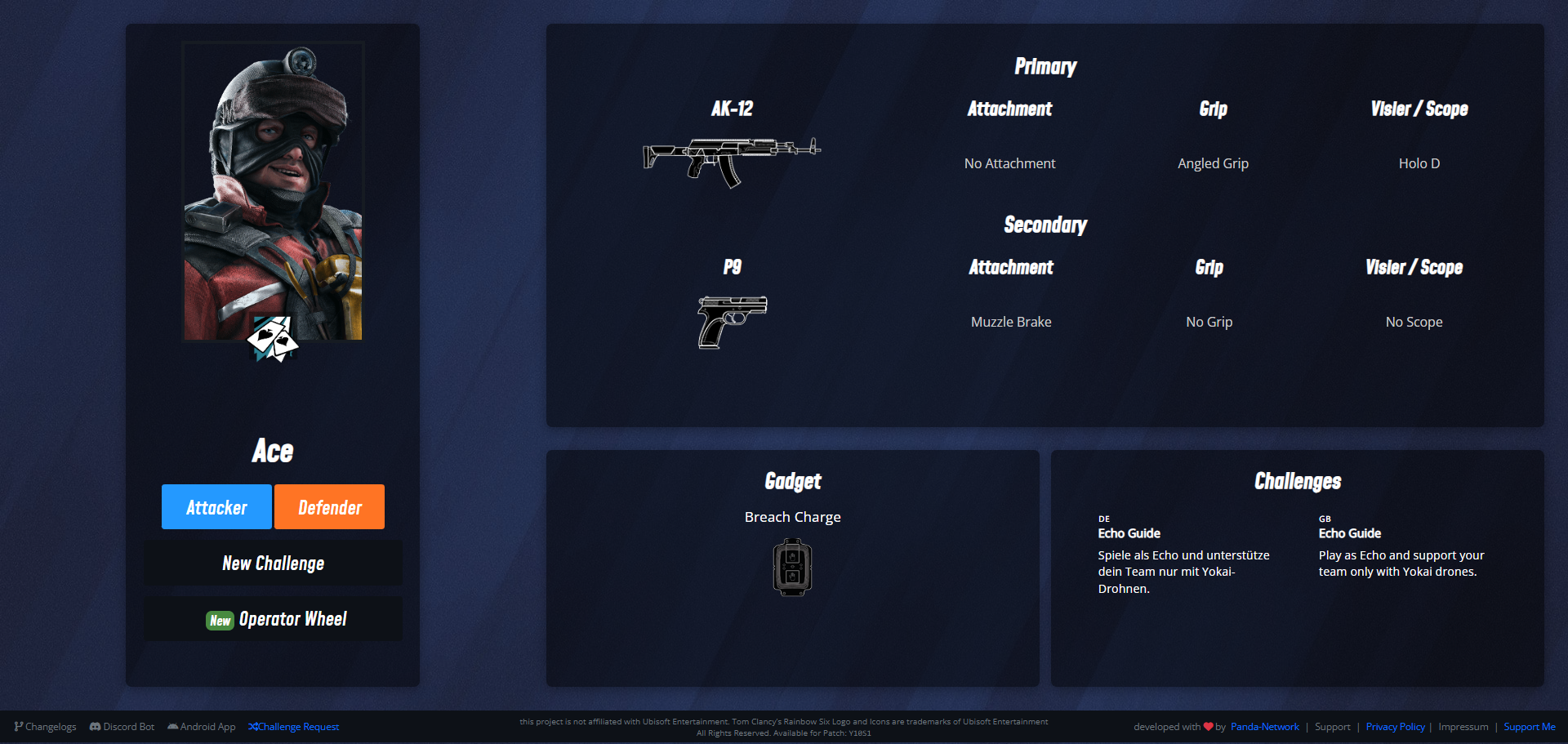Click the Support Me link
The height and width of the screenshot is (744, 1568).
point(1529,727)
